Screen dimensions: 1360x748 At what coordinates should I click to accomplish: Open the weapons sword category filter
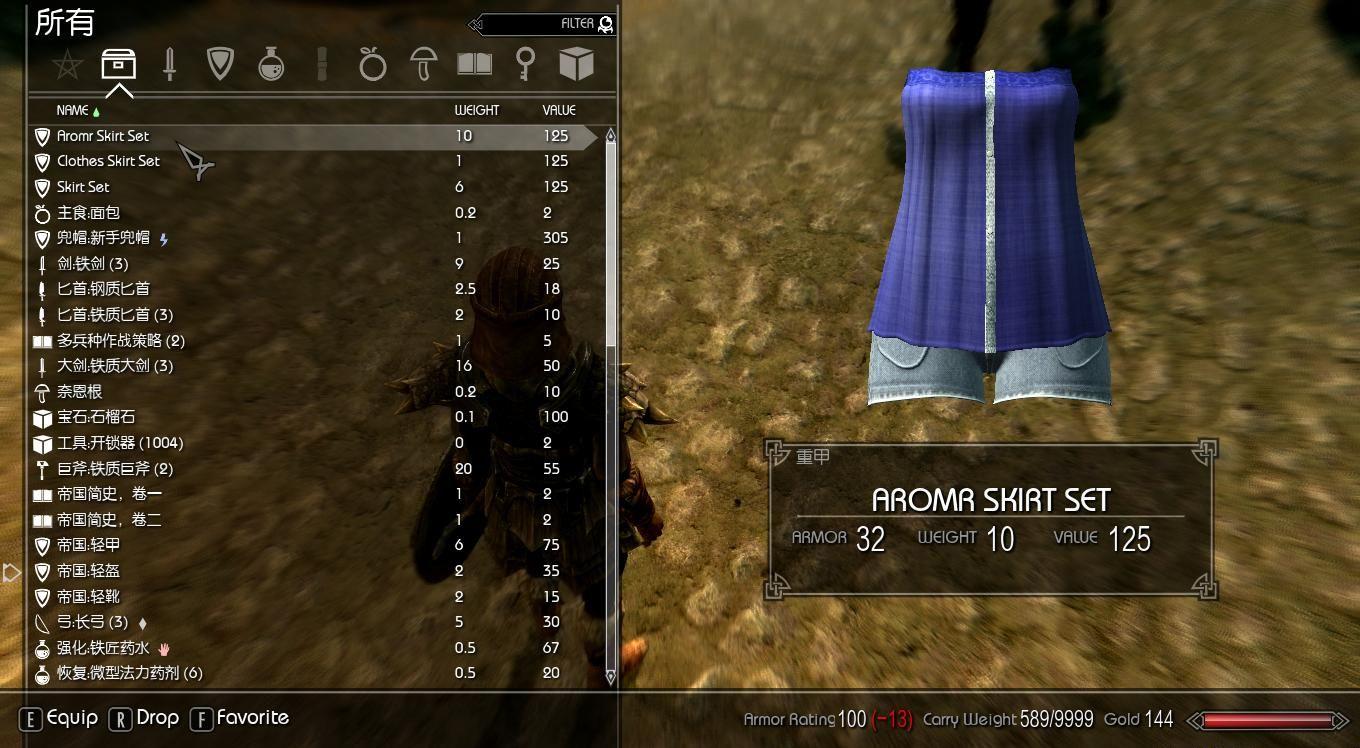point(169,63)
